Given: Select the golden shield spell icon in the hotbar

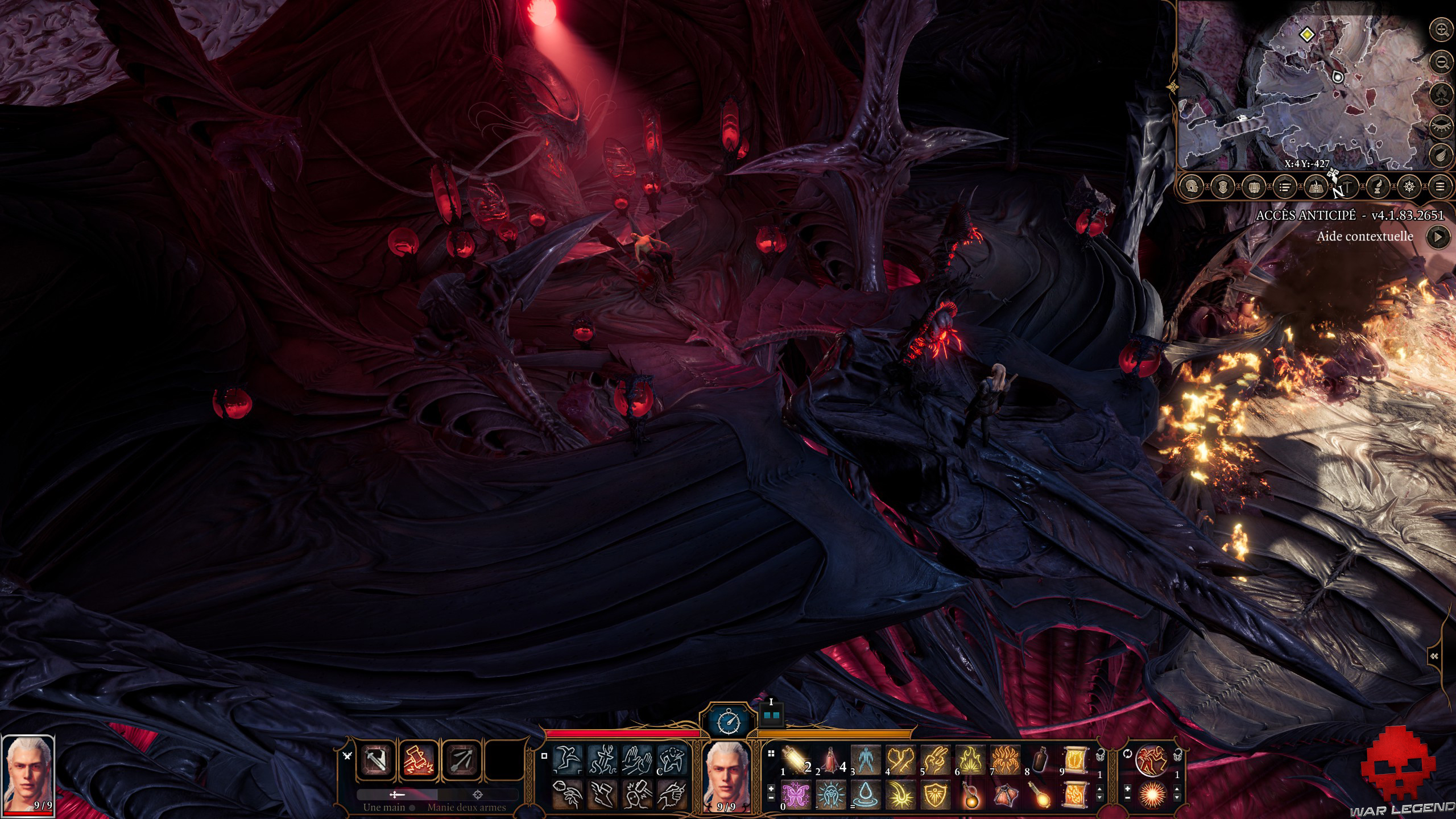Looking at the screenshot, I should [935, 796].
